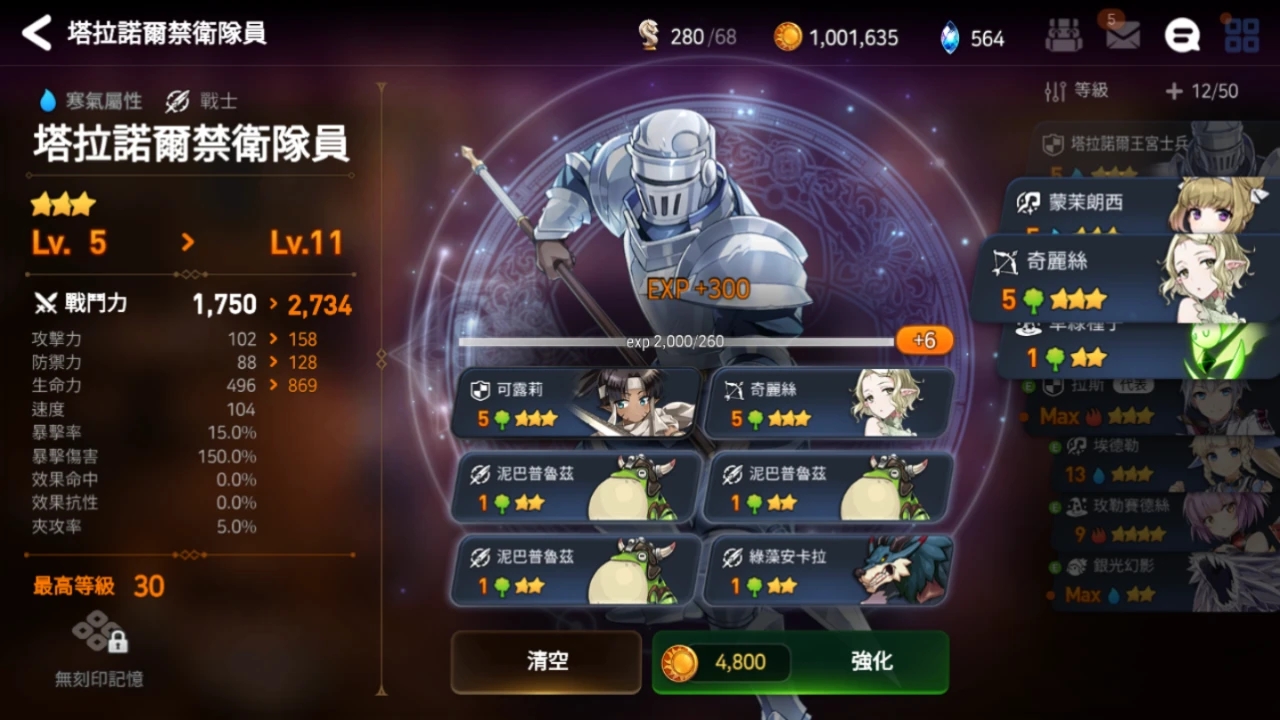The width and height of the screenshot is (1280, 720).
Task: Open the chat bubble icon
Action: 1182,36
